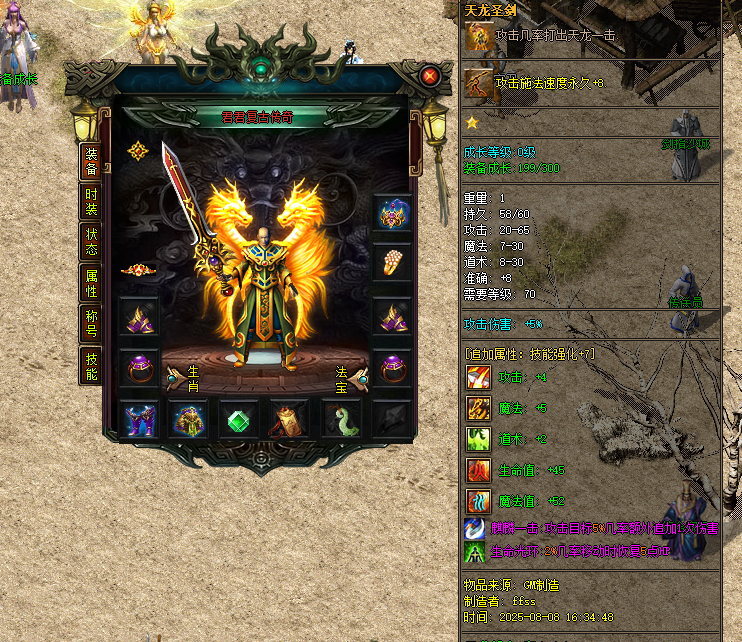742x642 pixels.
Task: Open the 法宝 treasure panel
Action: click(x=349, y=378)
